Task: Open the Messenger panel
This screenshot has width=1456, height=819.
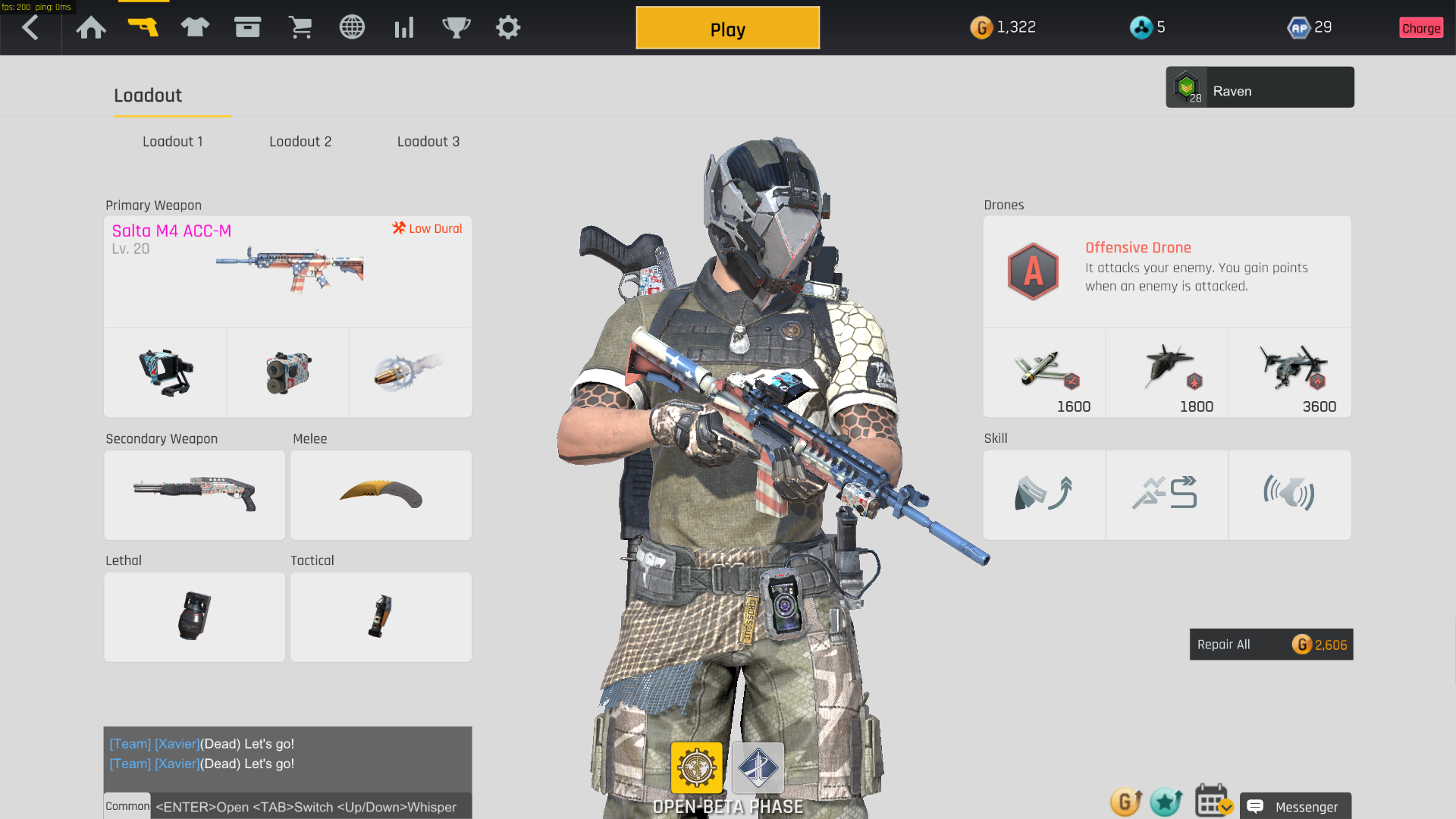Action: click(1295, 807)
